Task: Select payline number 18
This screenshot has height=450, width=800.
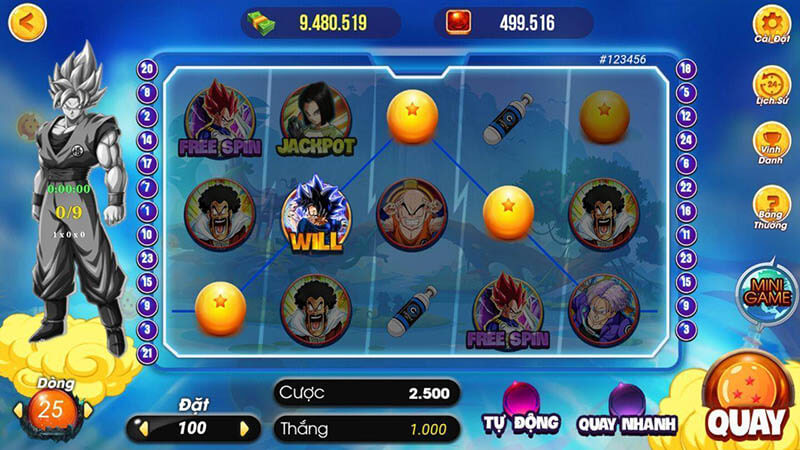Action: pos(685,69)
